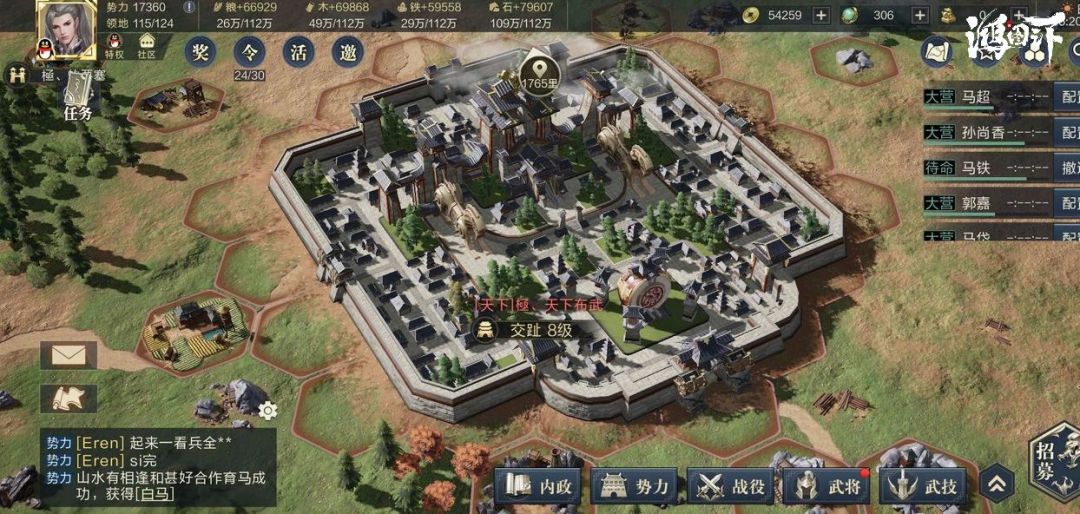Collapse the bottom menu with the chevron button
This screenshot has width=1080, height=514.
tap(997, 485)
